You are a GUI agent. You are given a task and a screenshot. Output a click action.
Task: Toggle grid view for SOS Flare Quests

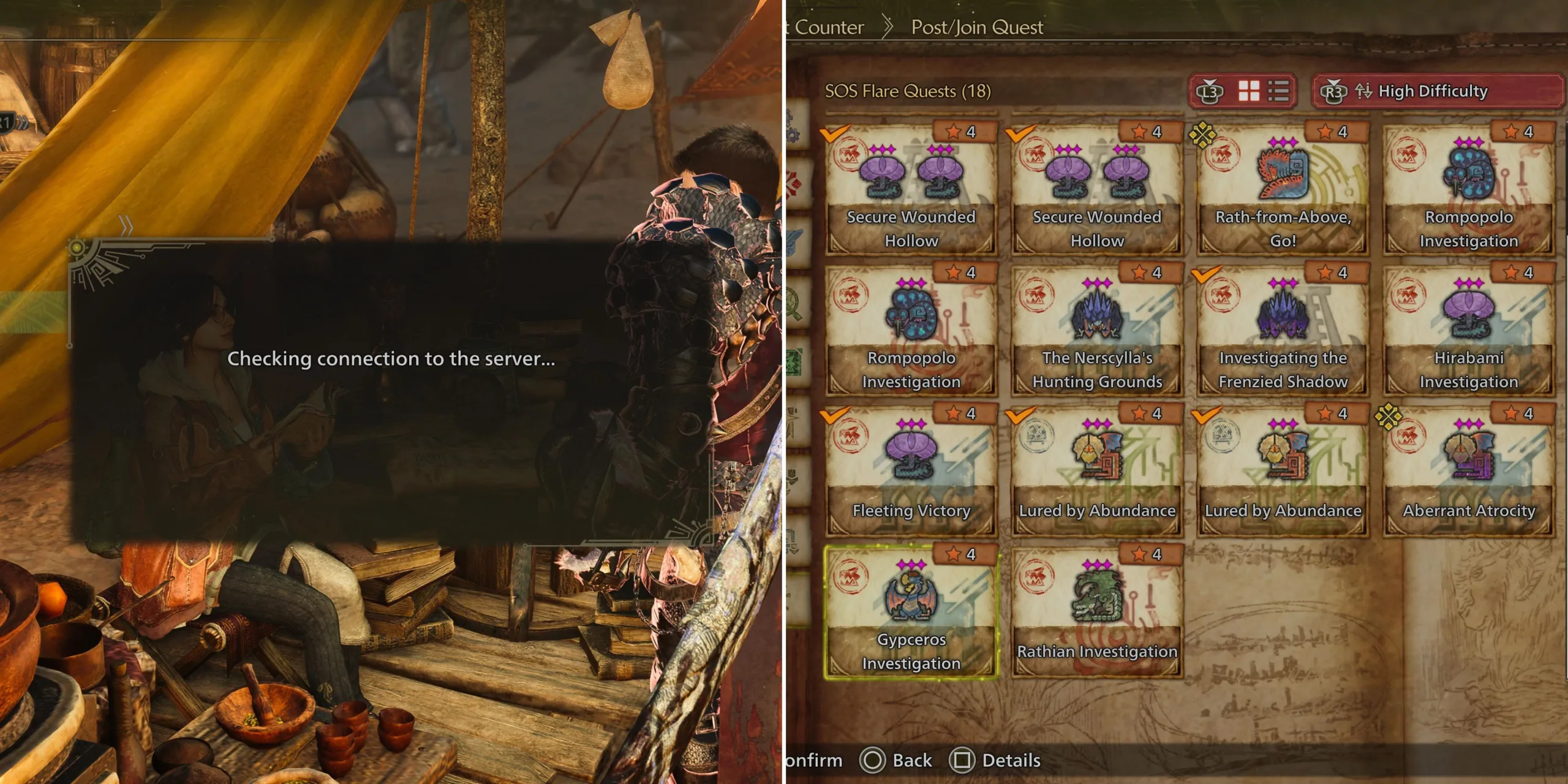[x=1249, y=90]
